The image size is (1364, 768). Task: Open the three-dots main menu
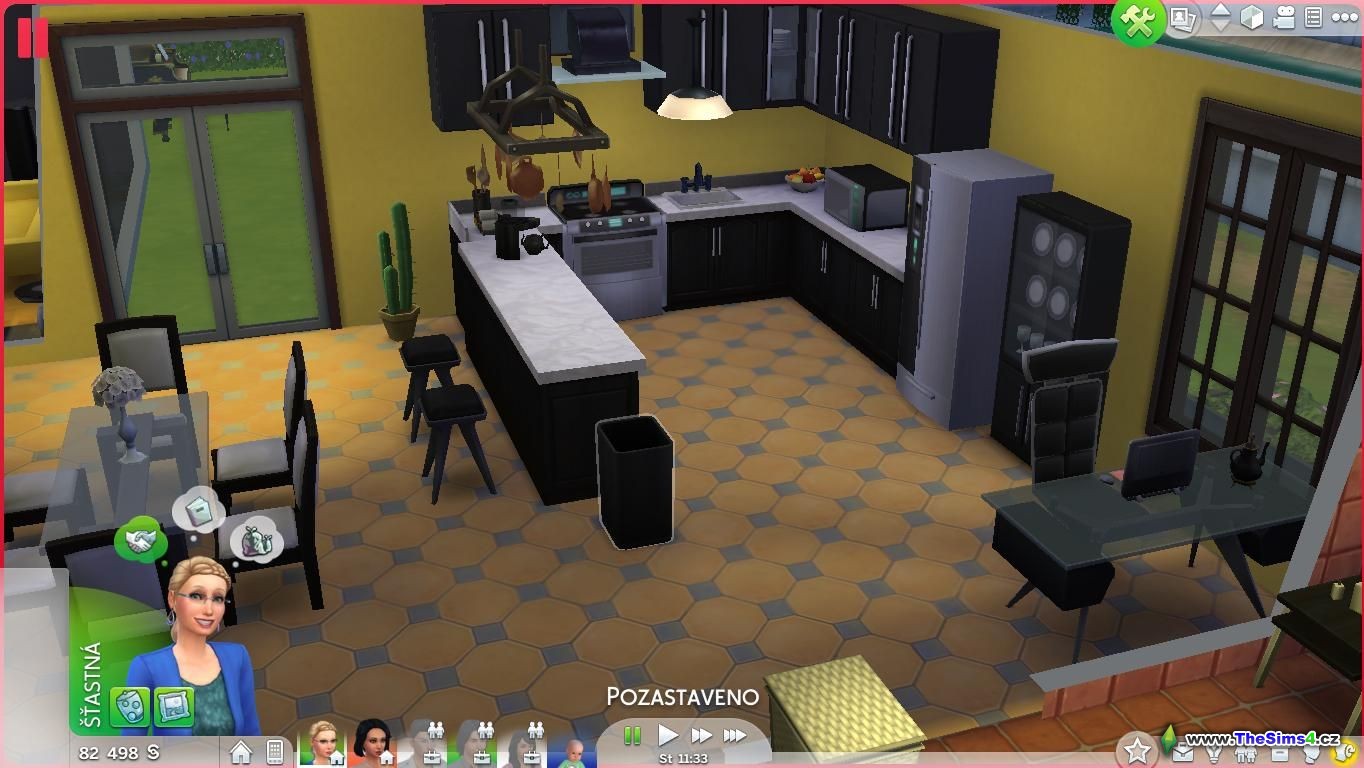click(1345, 18)
